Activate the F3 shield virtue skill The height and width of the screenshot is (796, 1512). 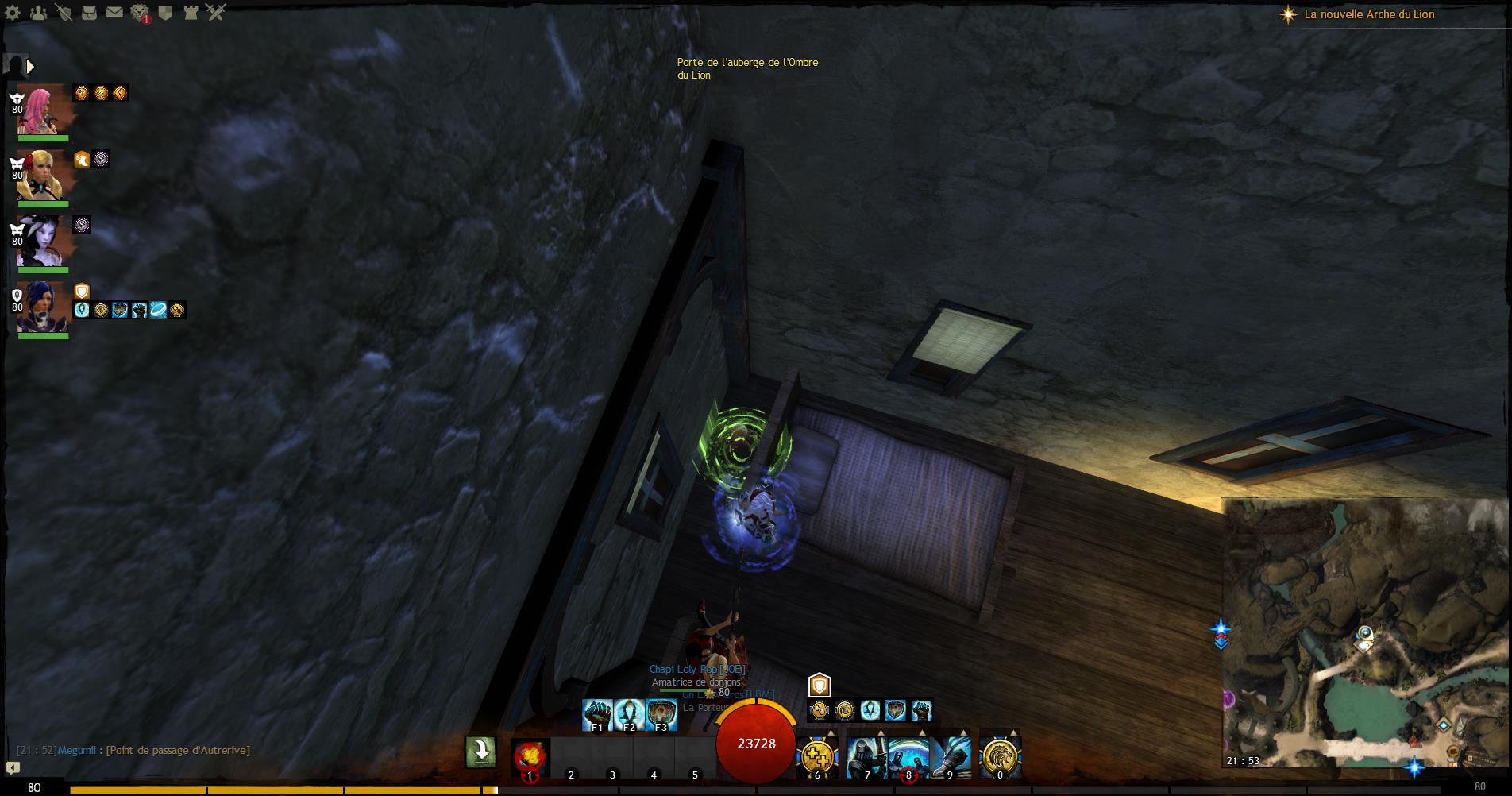pyautogui.click(x=661, y=714)
